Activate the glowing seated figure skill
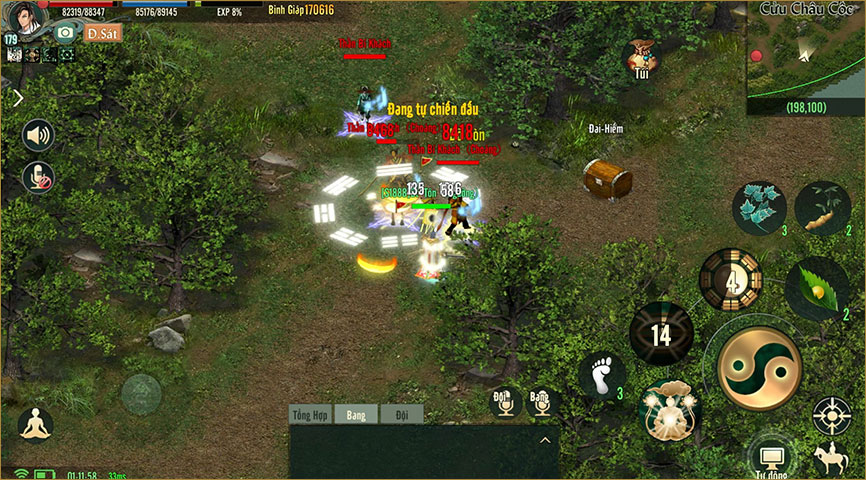Image resolution: width=866 pixels, height=480 pixels. [670, 409]
